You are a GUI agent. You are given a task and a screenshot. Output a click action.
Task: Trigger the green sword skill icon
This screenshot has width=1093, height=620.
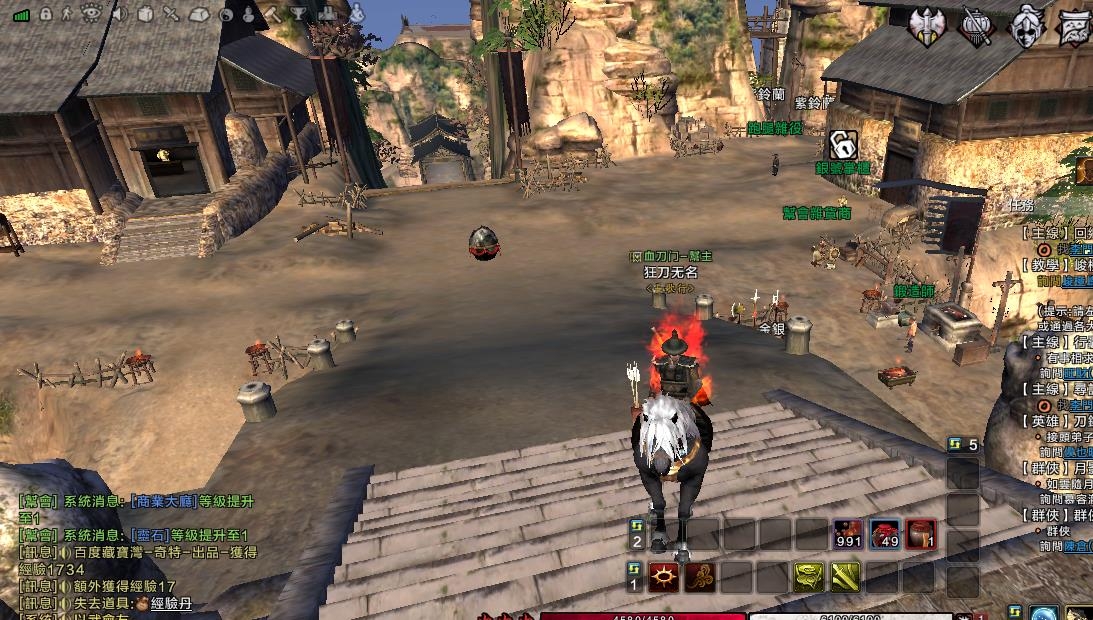[x=844, y=577]
